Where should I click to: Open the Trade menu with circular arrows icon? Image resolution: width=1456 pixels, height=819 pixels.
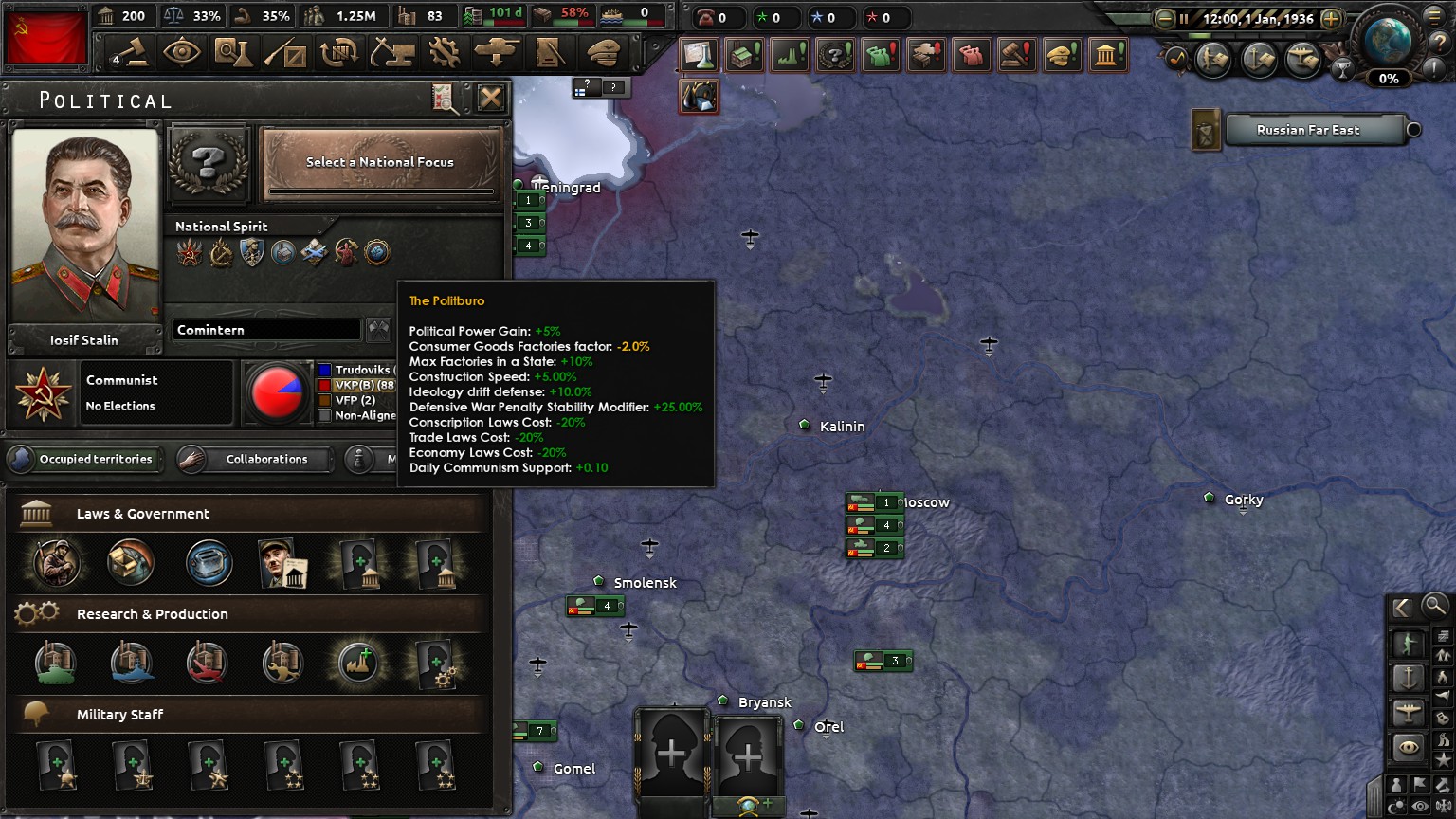[x=341, y=52]
